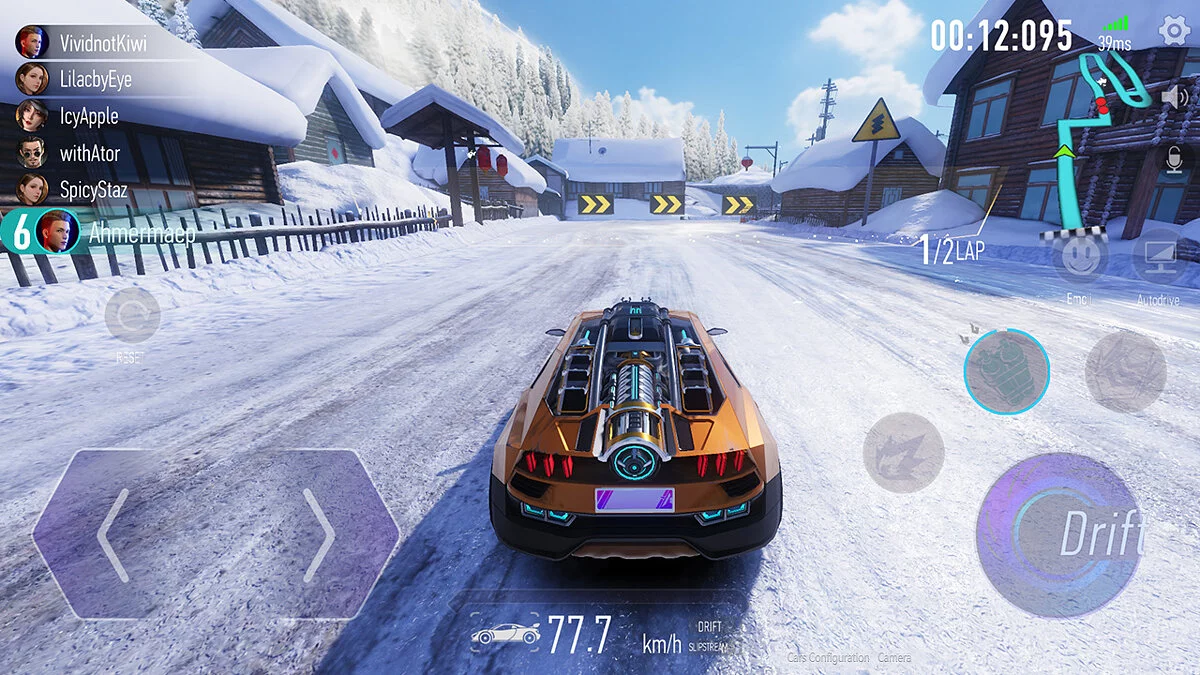
Task: Steer right with the right arrow
Action: pyautogui.click(x=319, y=535)
